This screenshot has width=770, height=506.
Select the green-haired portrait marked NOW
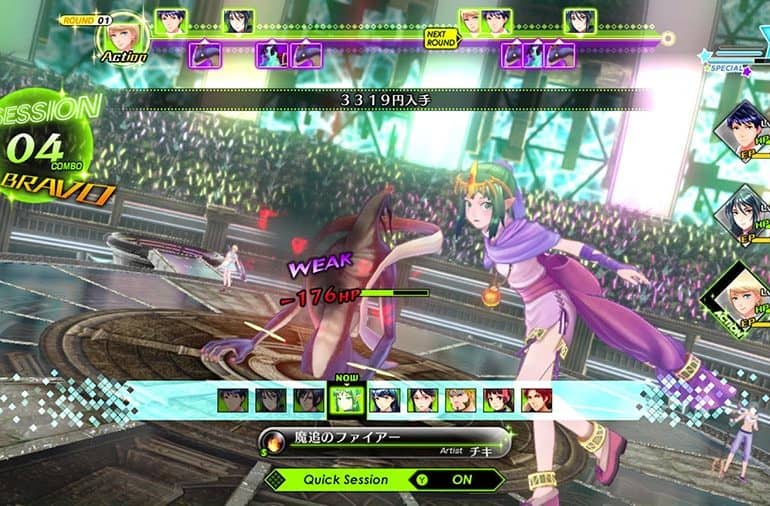(x=343, y=401)
